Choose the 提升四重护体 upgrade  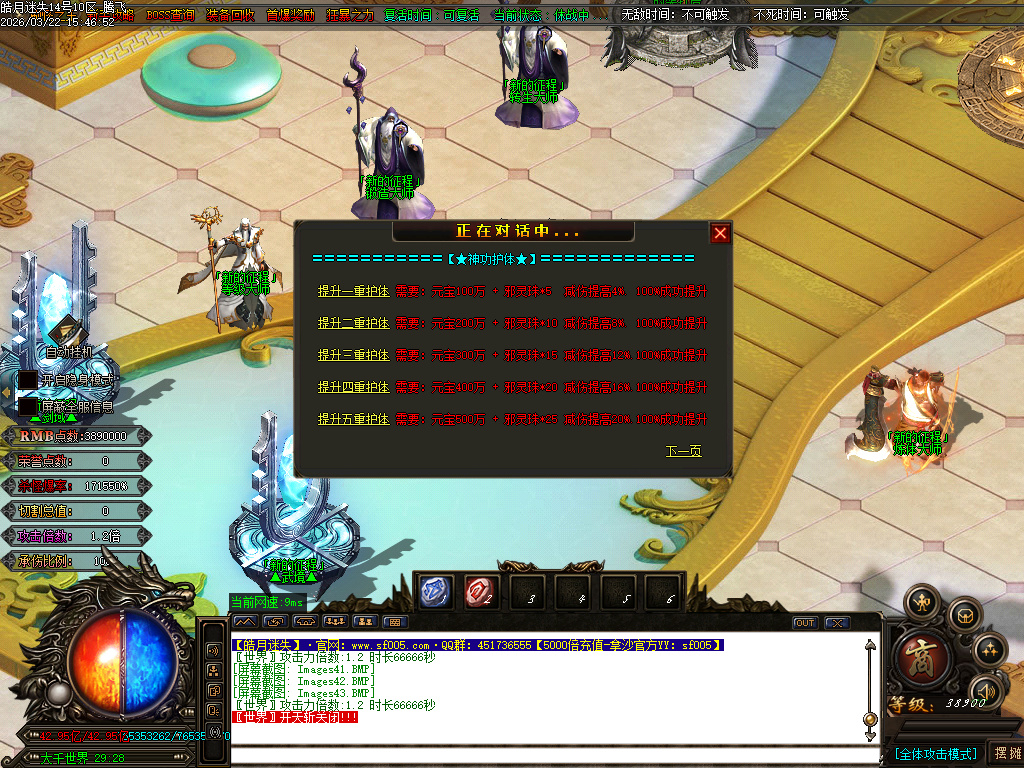(353, 387)
